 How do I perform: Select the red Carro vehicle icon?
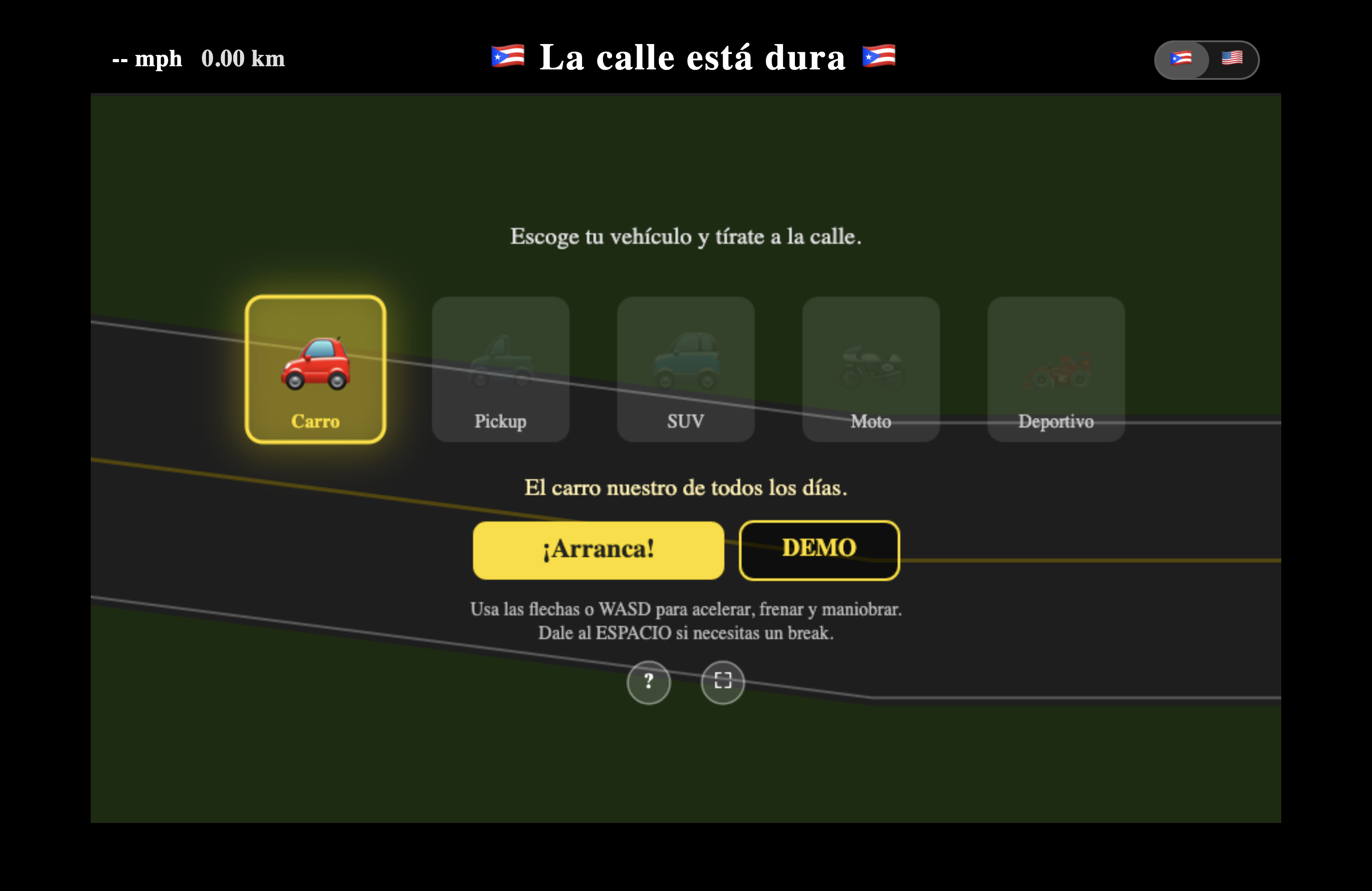pyautogui.click(x=316, y=362)
